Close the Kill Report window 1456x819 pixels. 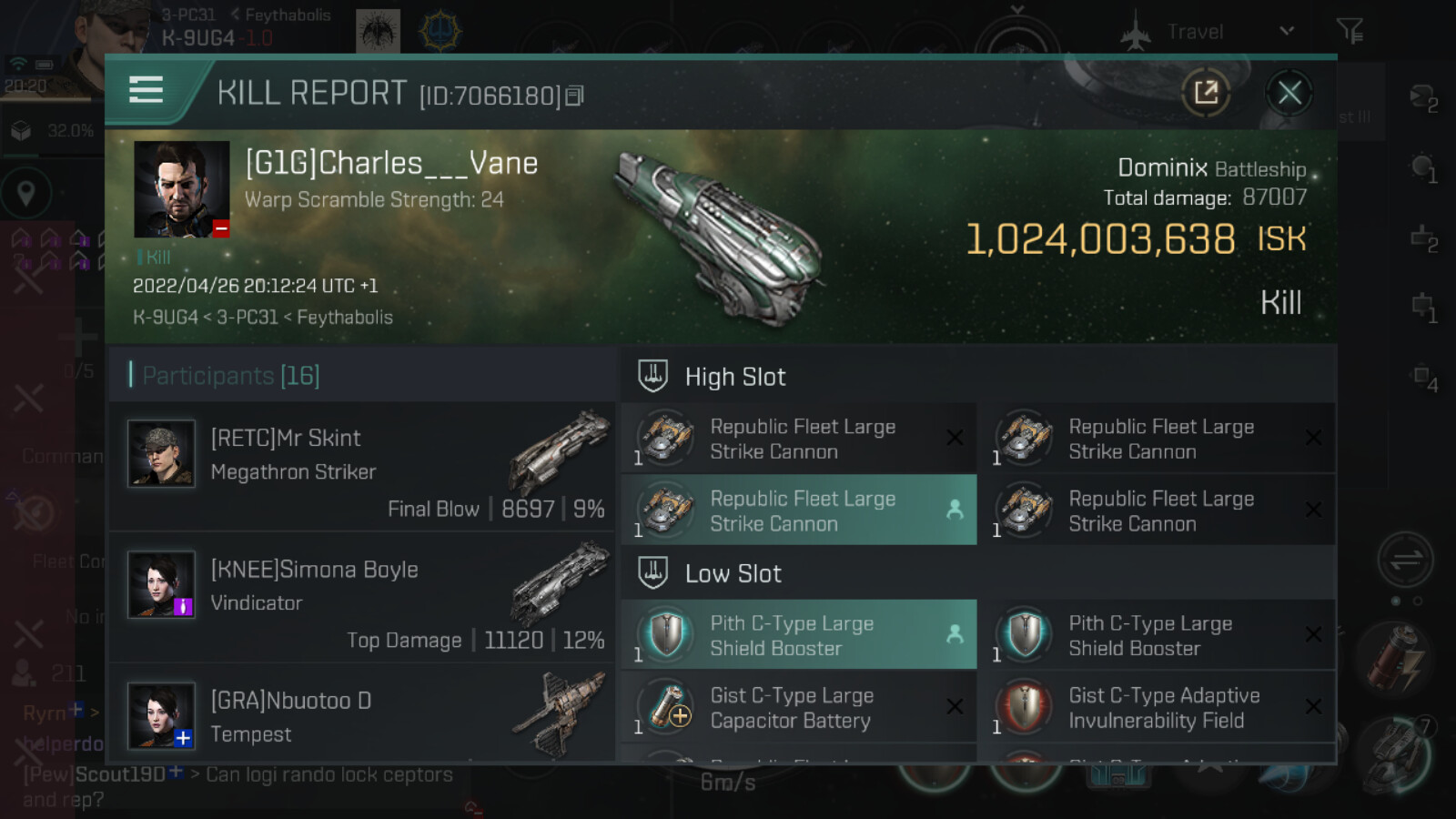click(x=1289, y=93)
